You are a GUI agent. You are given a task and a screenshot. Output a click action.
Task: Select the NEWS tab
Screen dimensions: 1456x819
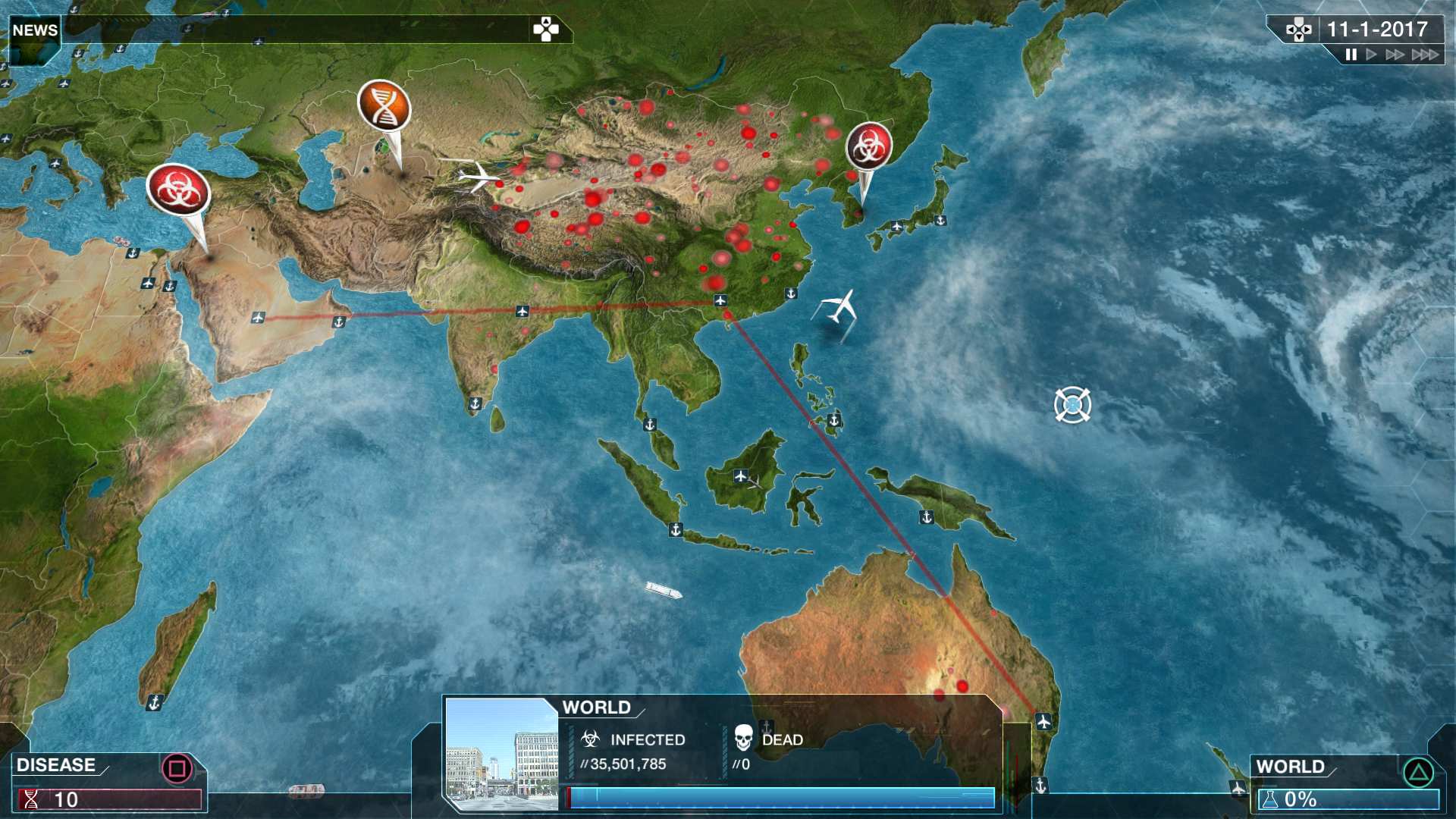point(33,31)
